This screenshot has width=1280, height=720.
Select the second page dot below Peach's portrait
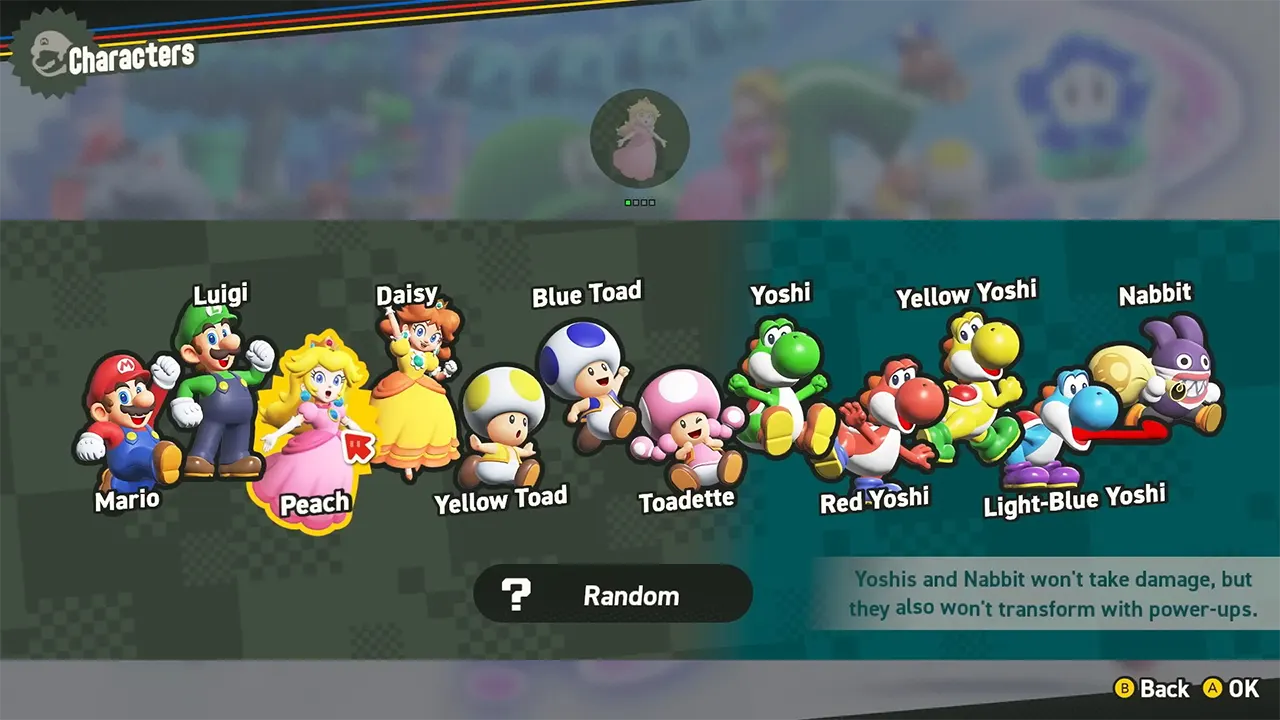(637, 202)
